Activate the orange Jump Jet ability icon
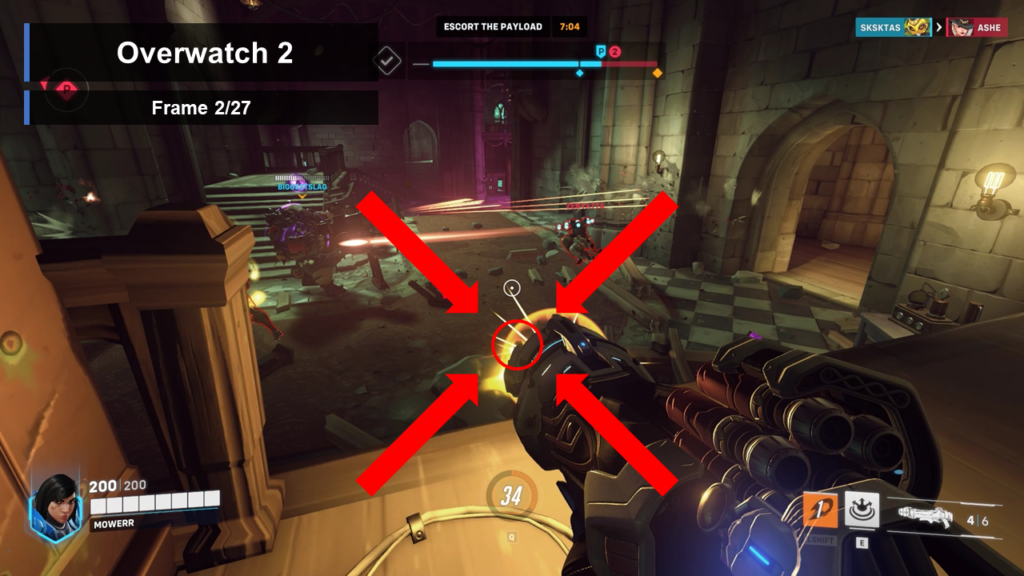Screen dimensions: 1024x576 (821, 509)
